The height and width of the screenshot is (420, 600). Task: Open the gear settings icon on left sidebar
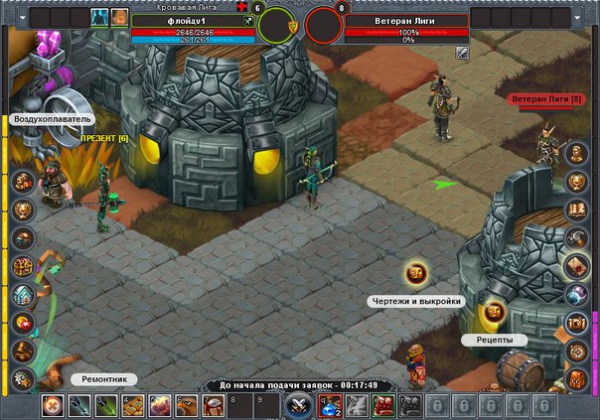click(23, 378)
